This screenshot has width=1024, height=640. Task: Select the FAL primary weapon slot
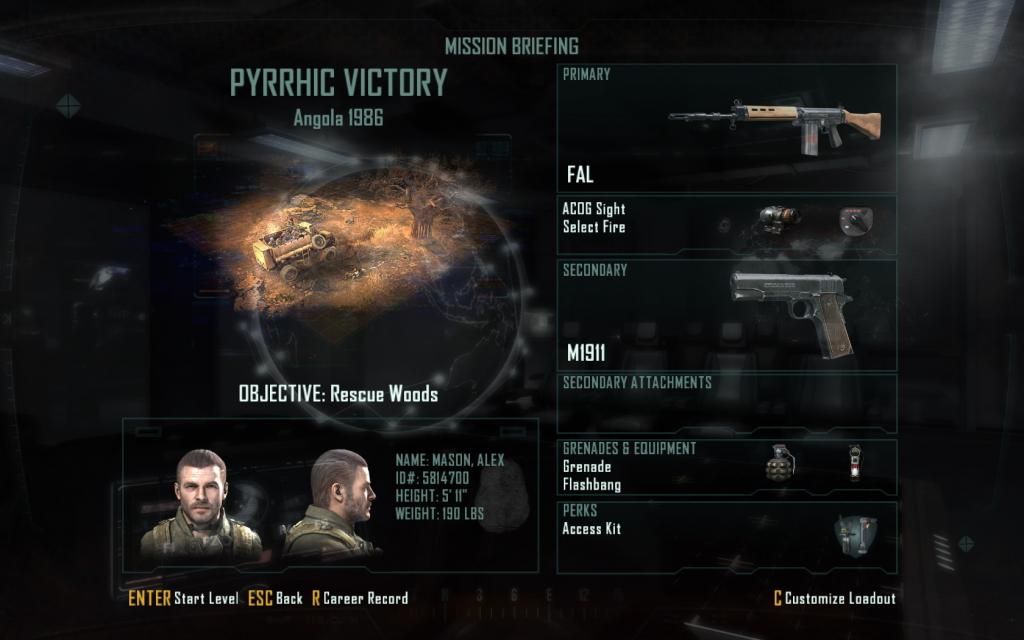click(x=726, y=128)
